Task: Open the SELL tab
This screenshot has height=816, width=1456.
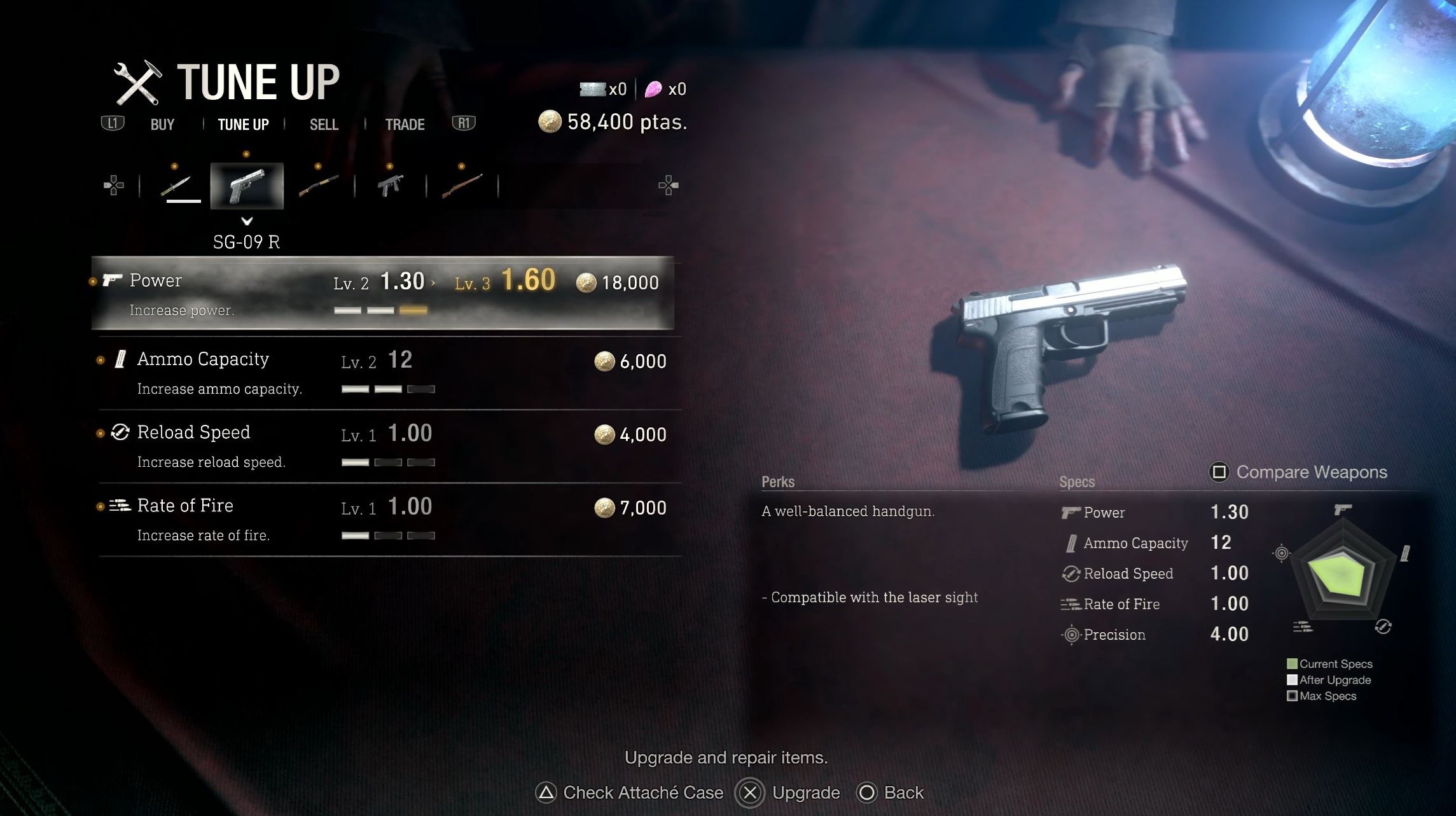Action: click(324, 125)
